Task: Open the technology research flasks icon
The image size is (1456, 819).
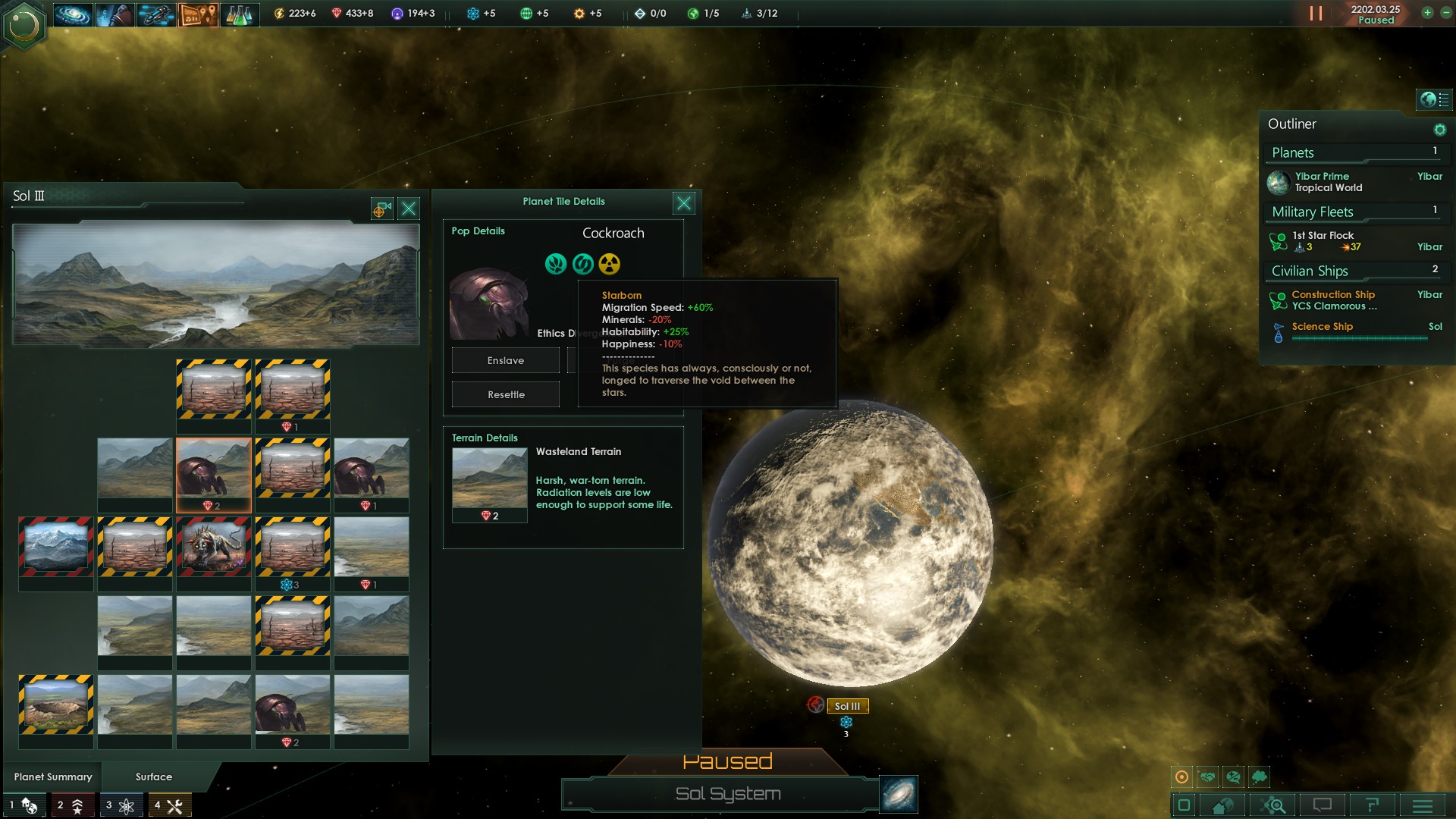Action: pyautogui.click(x=240, y=14)
